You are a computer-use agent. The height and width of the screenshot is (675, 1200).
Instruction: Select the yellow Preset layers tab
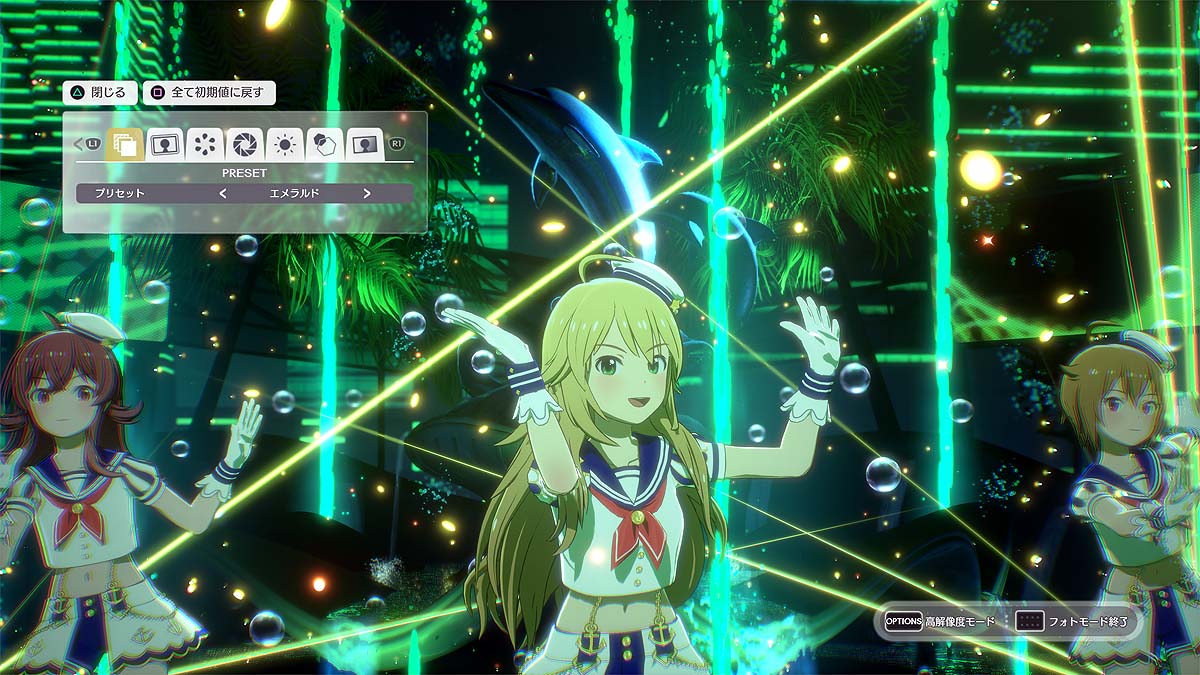(125, 145)
